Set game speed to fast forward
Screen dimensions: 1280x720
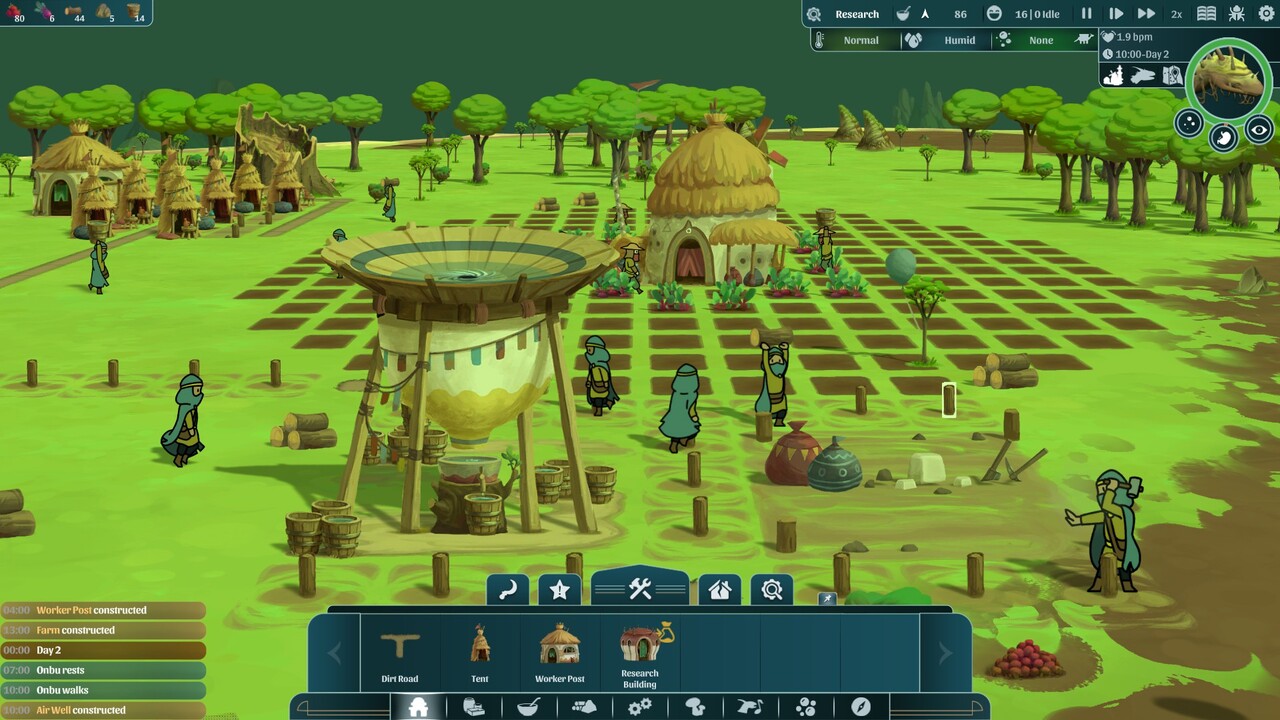[1146, 14]
